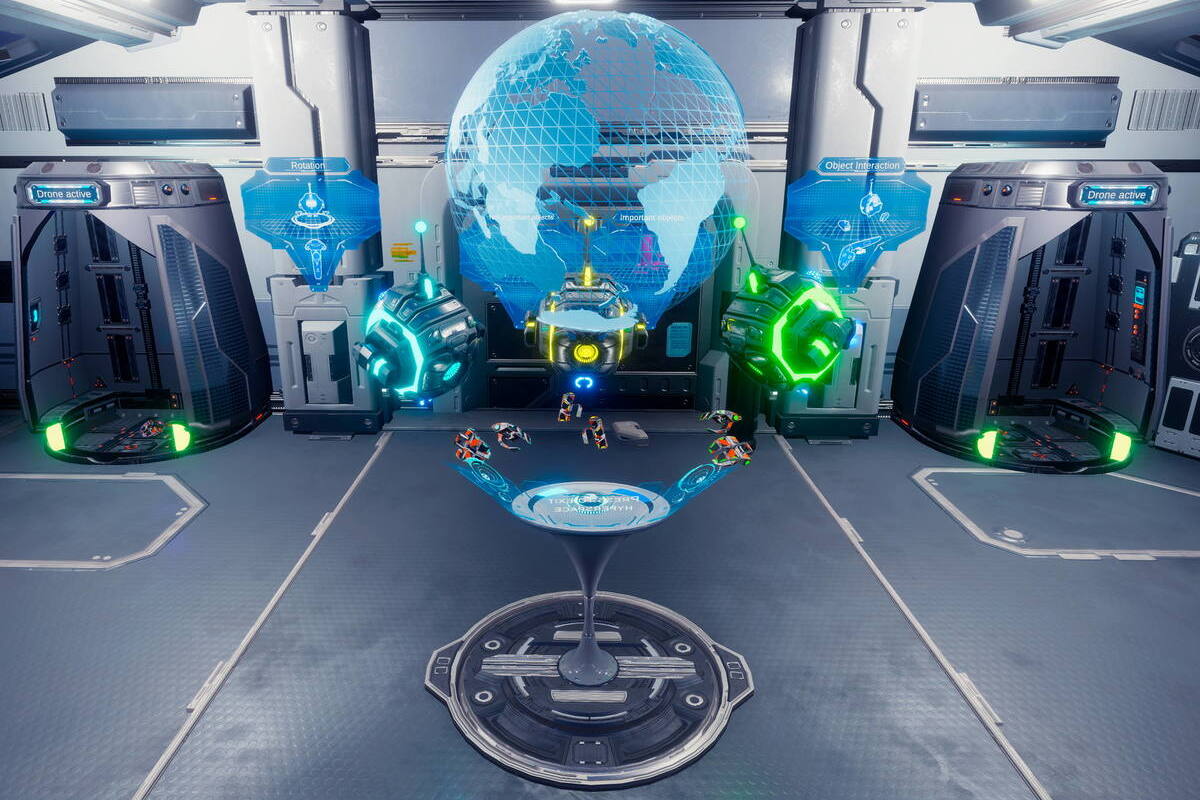Activate the exit hyperspace console button
The height and width of the screenshot is (800, 1200).
pyautogui.click(x=590, y=503)
